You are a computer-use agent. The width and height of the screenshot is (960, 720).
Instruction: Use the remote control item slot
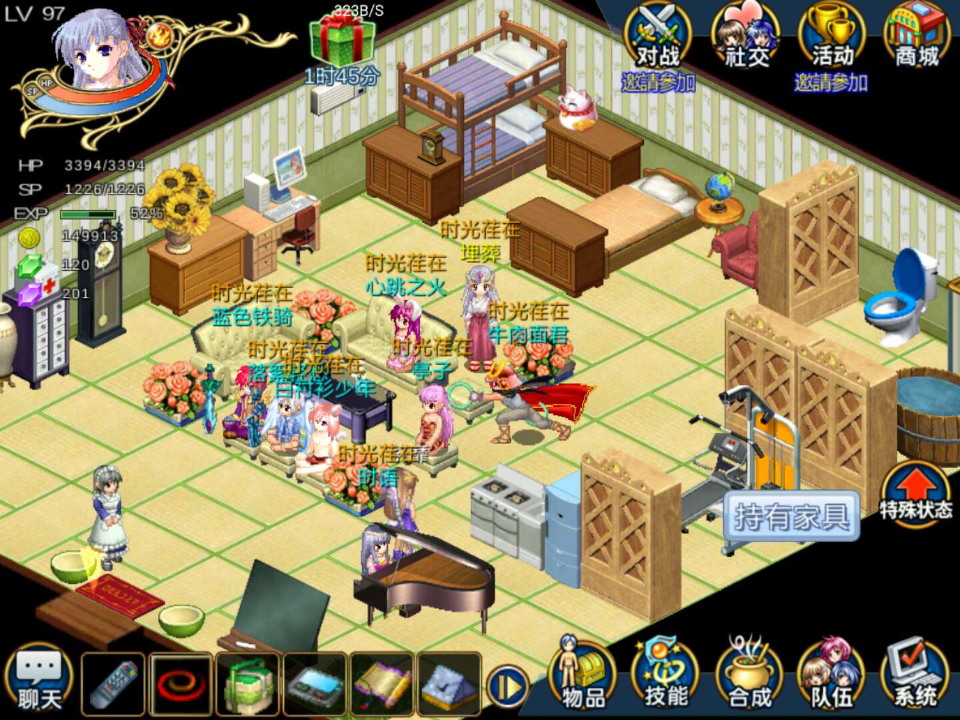pos(113,685)
